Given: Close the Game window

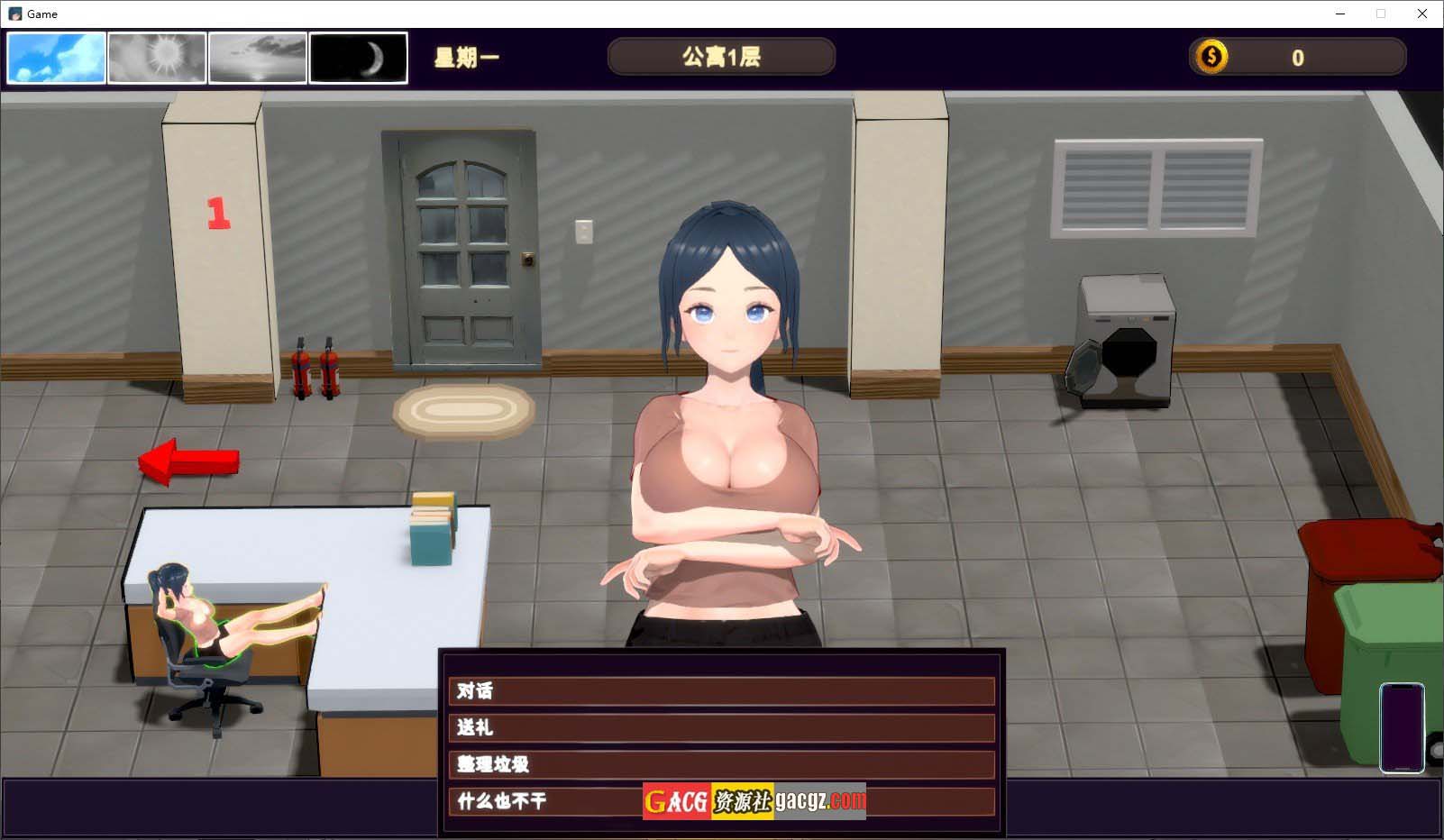Looking at the screenshot, I should [1422, 14].
